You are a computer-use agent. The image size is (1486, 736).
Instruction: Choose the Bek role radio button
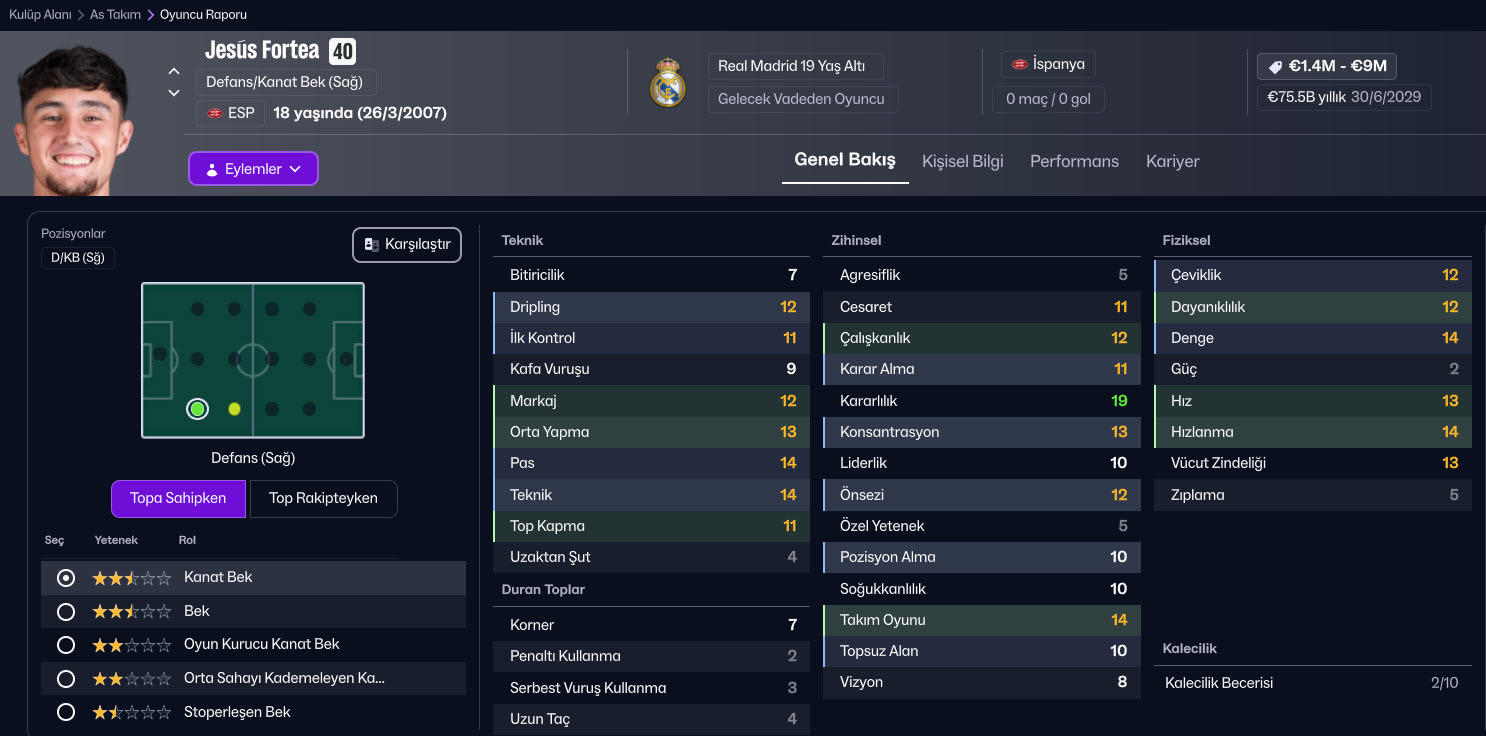pyautogui.click(x=66, y=611)
